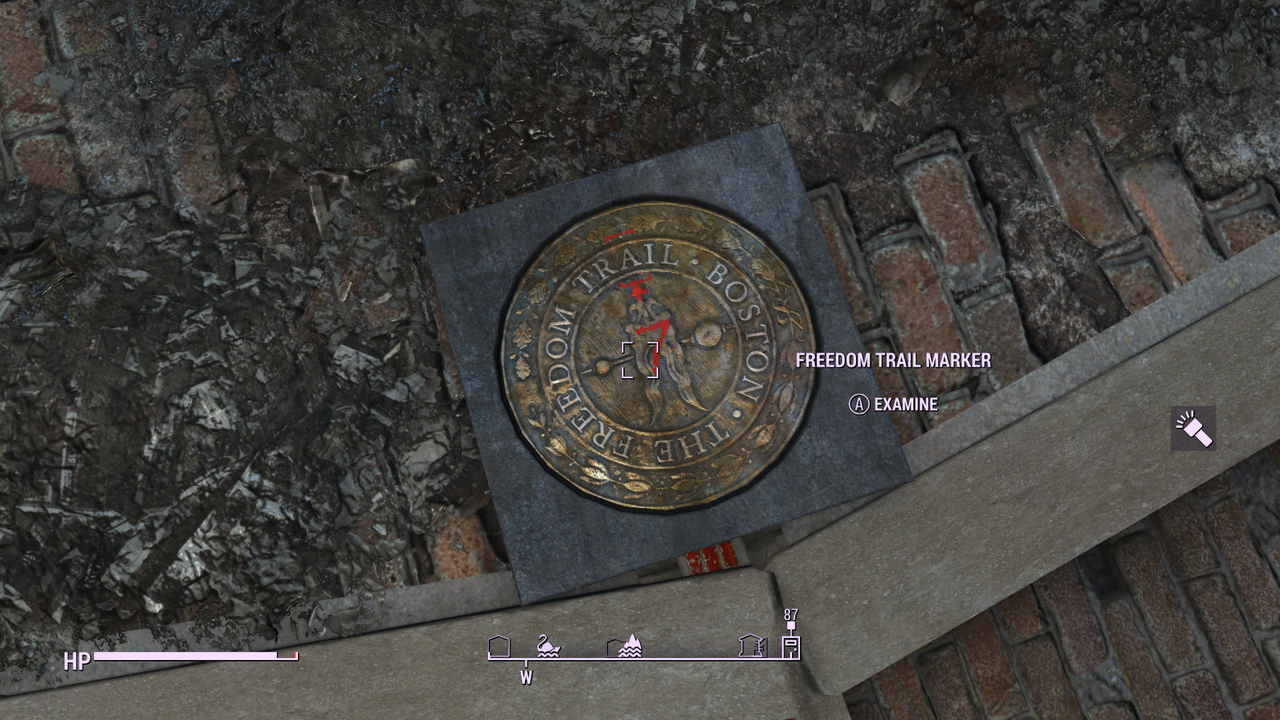
Task: Click the FREEDOM TRAIL MARKER label
Action: (892, 360)
